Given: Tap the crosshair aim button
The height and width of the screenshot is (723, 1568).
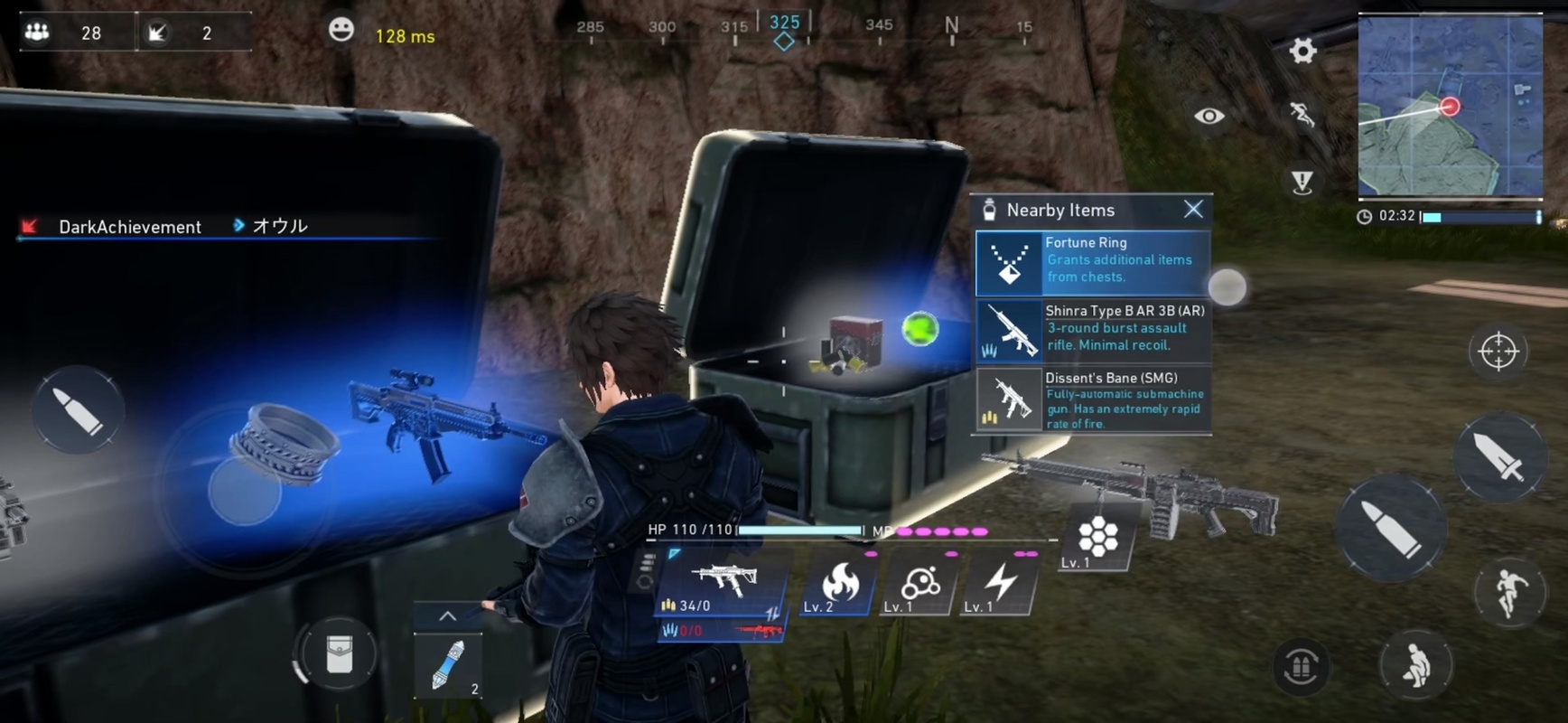Looking at the screenshot, I should click(x=1498, y=351).
